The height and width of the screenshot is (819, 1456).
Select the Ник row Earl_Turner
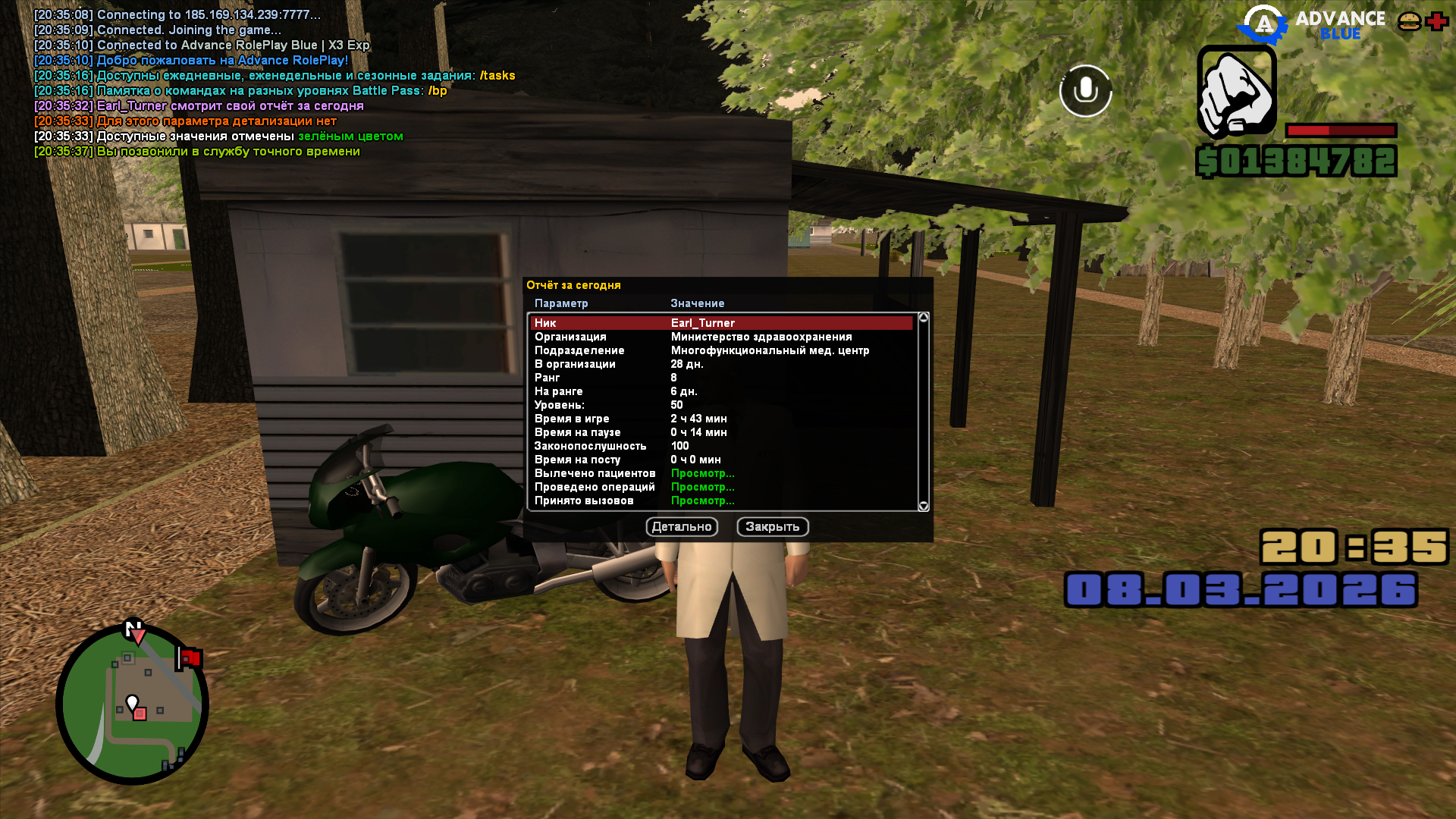[x=720, y=323]
